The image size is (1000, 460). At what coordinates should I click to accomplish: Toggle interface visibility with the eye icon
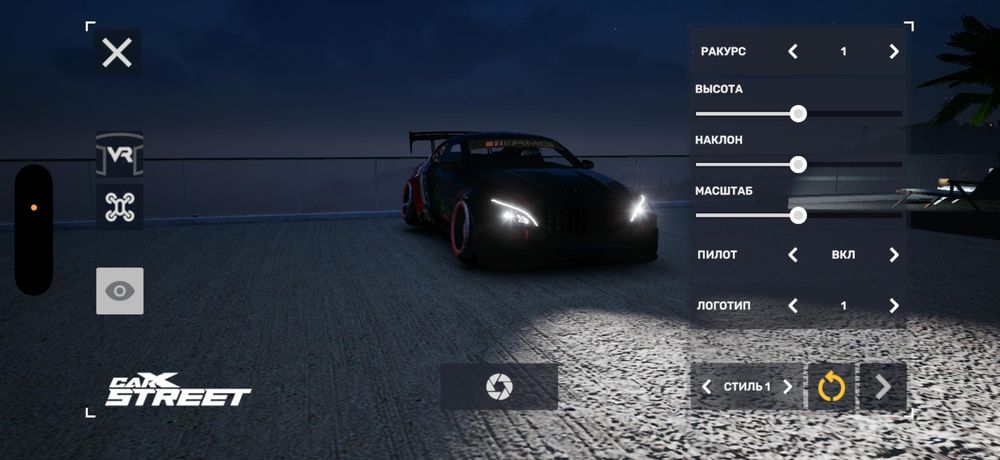point(120,291)
